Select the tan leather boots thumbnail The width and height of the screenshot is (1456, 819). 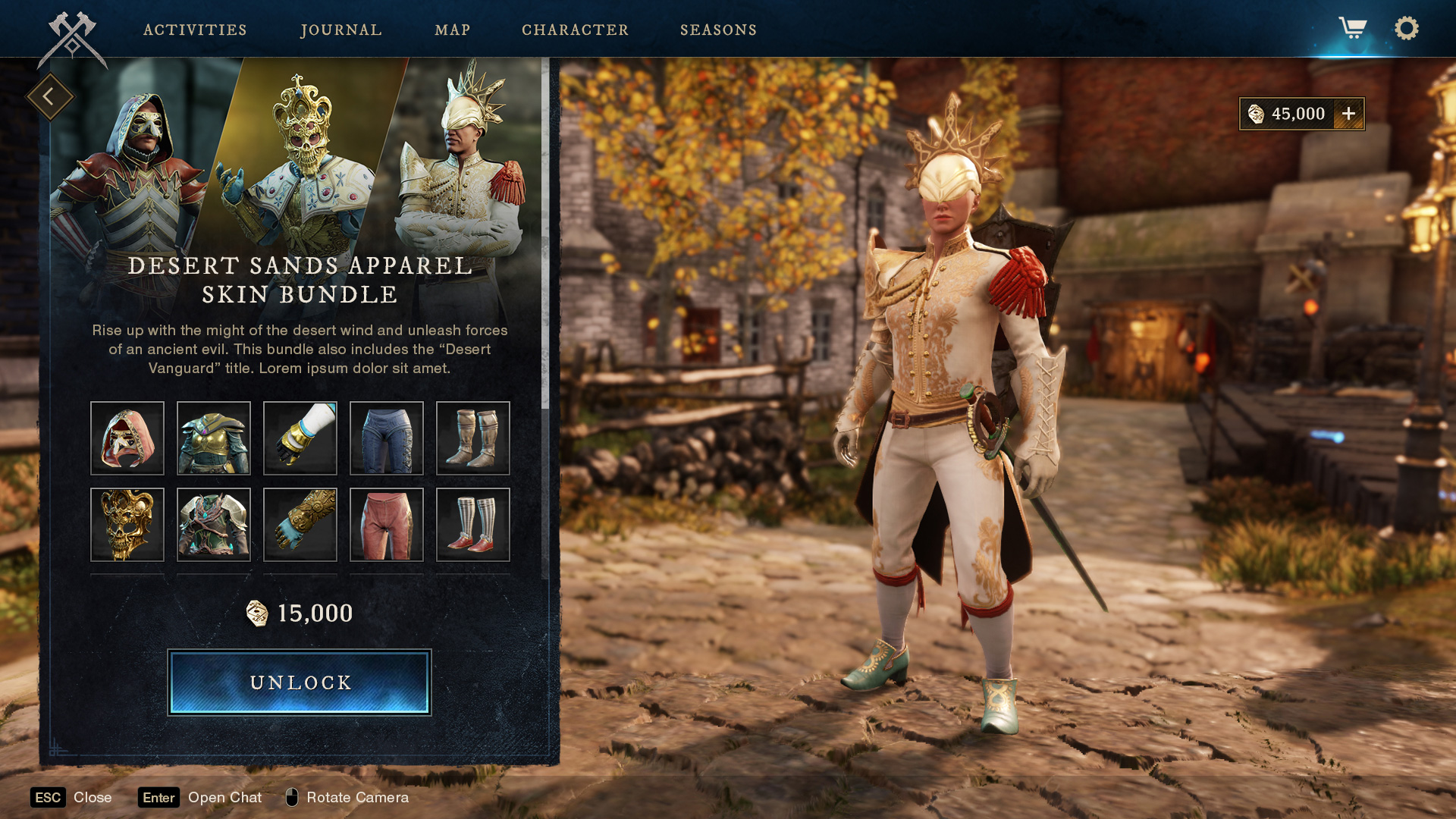pyautogui.click(x=473, y=438)
